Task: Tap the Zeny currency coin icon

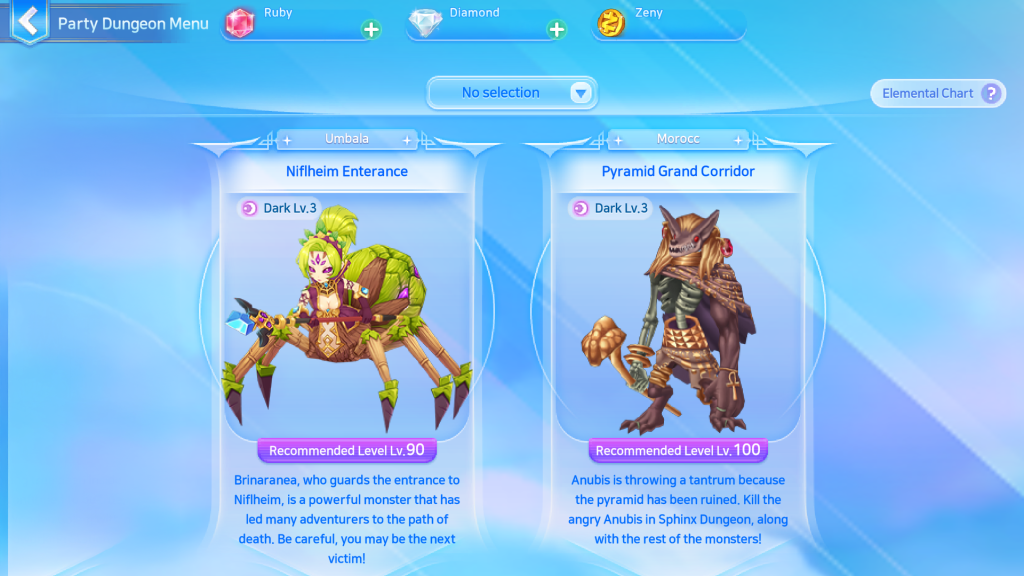Action: [x=611, y=23]
